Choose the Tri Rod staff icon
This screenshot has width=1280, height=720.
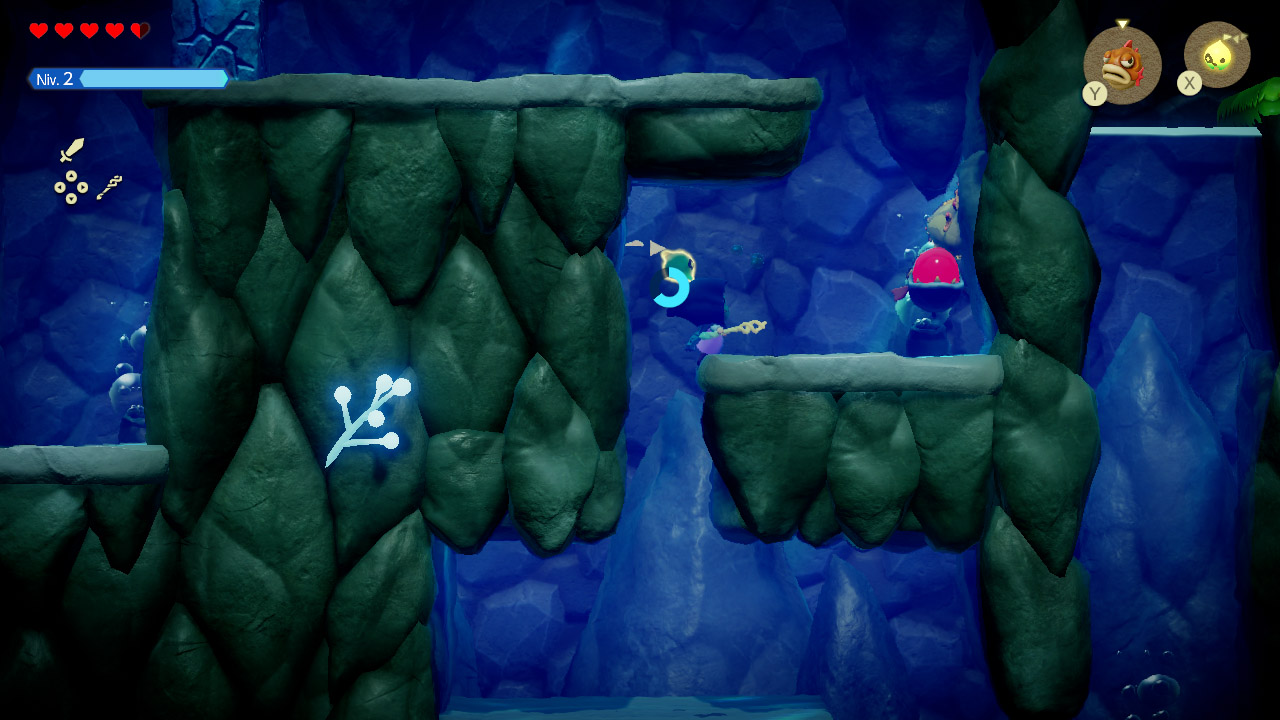click(110, 187)
